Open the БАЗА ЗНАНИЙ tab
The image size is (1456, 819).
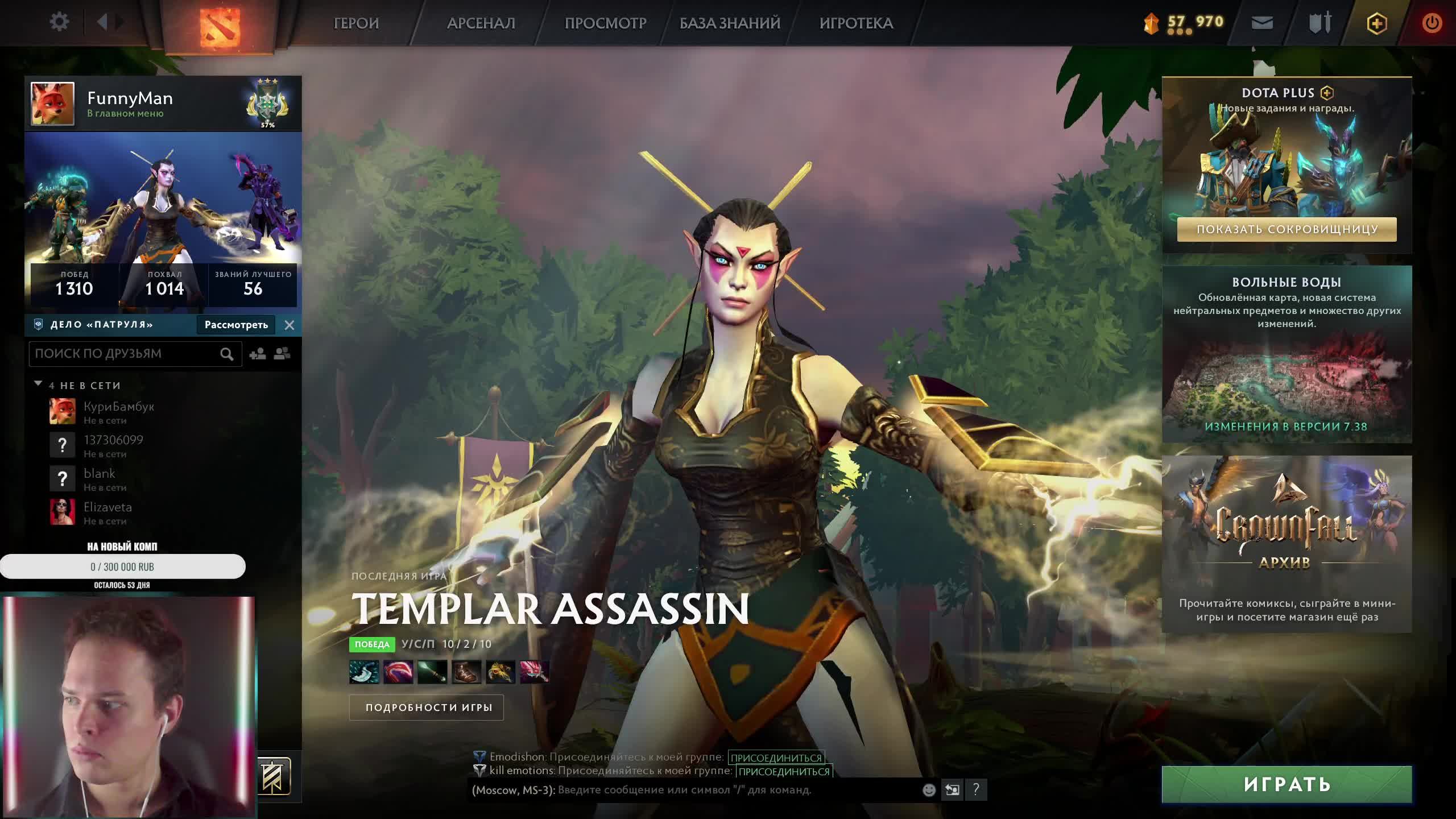(x=730, y=23)
